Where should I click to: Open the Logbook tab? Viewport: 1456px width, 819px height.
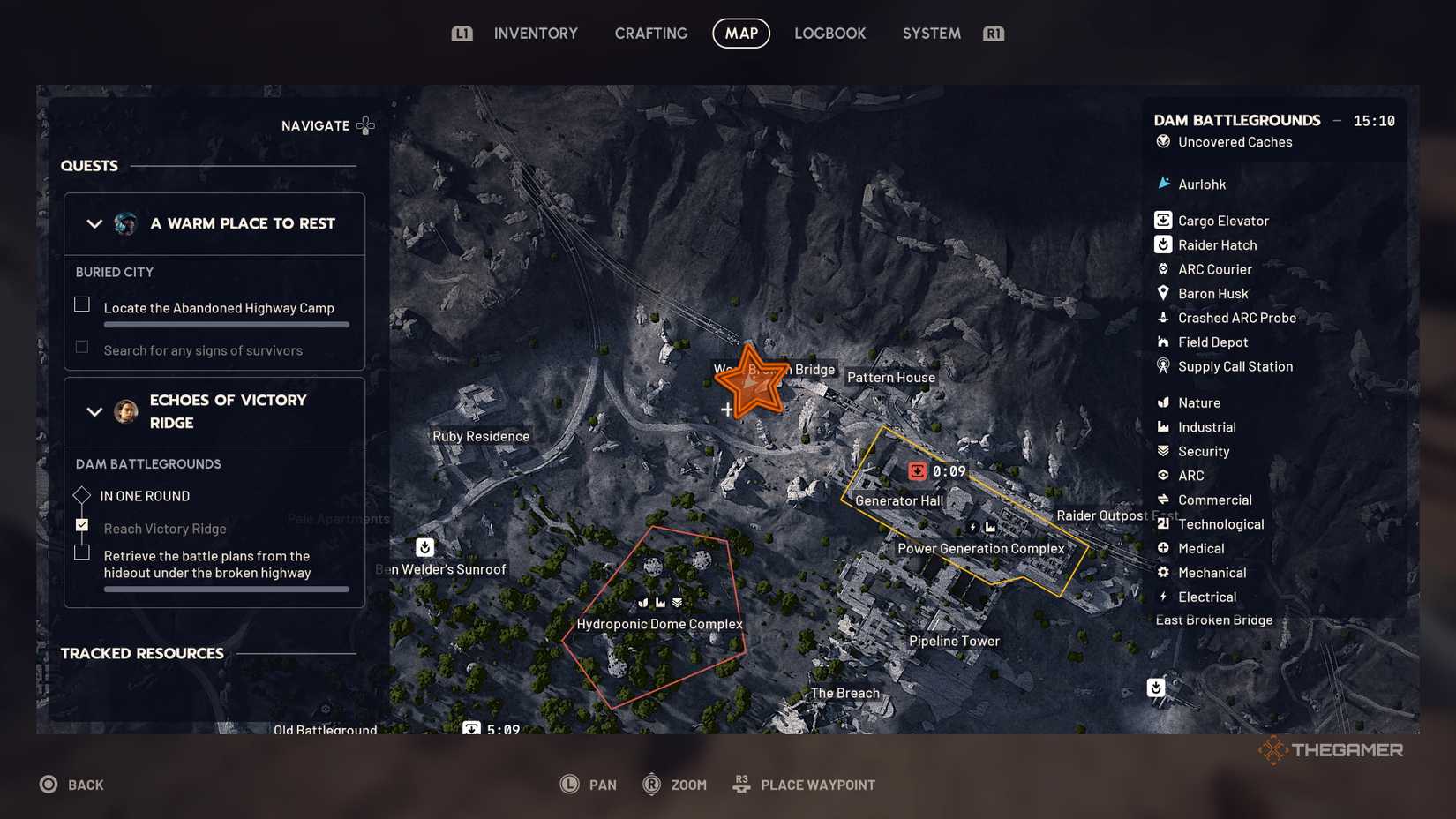point(829,33)
